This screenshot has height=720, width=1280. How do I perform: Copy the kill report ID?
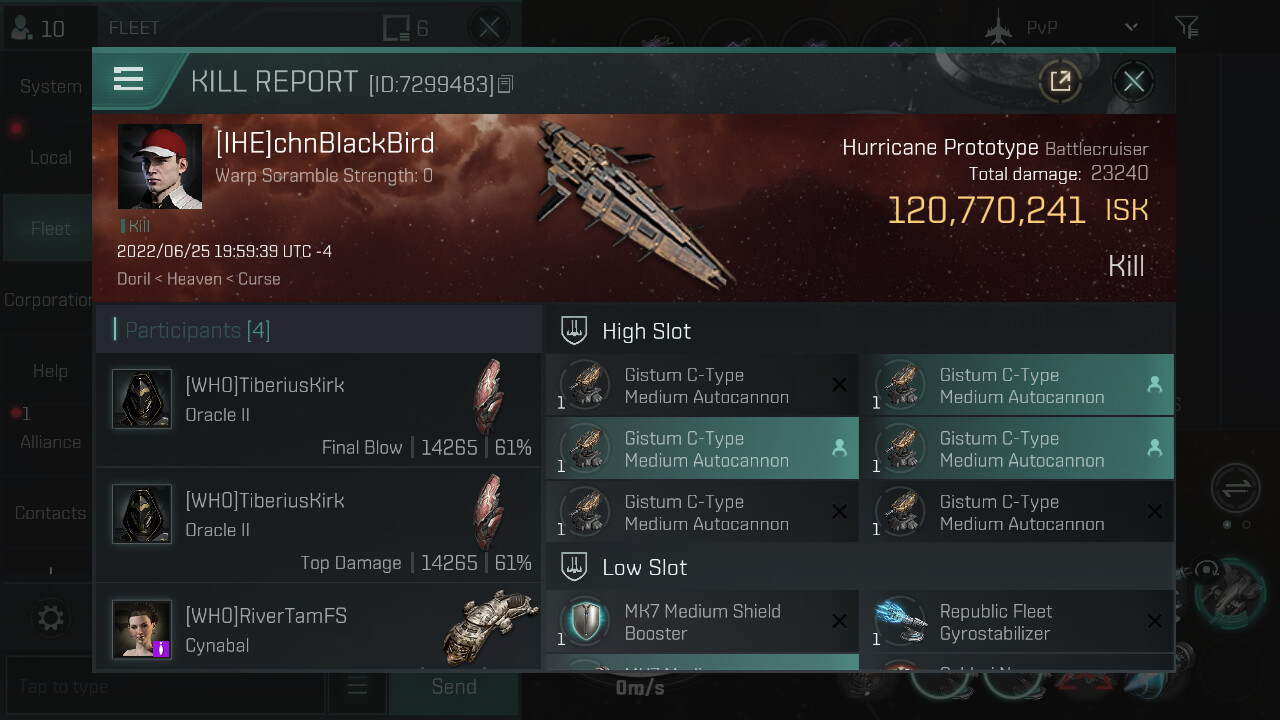tap(506, 84)
